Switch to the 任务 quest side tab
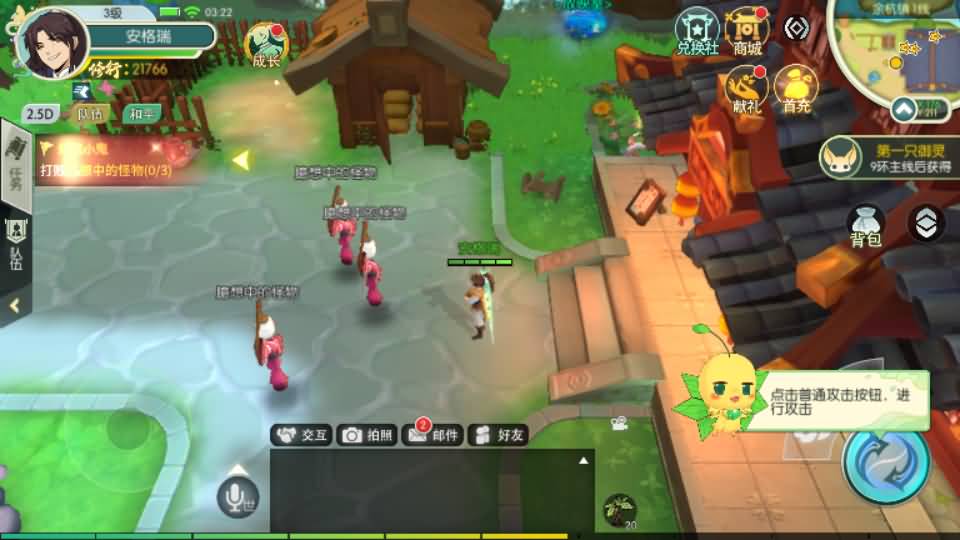This screenshot has width=960, height=540. 15,165
